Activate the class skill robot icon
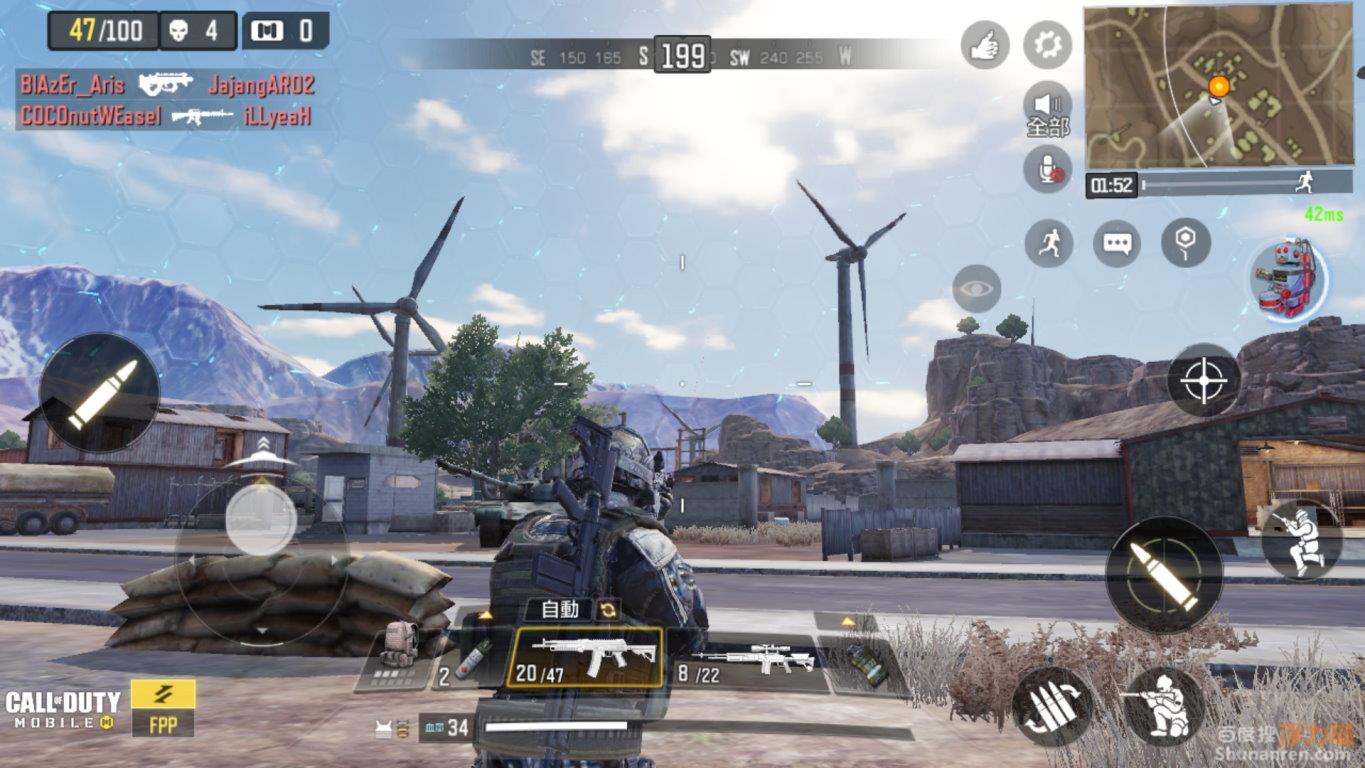The width and height of the screenshot is (1365, 768). [x=1289, y=279]
